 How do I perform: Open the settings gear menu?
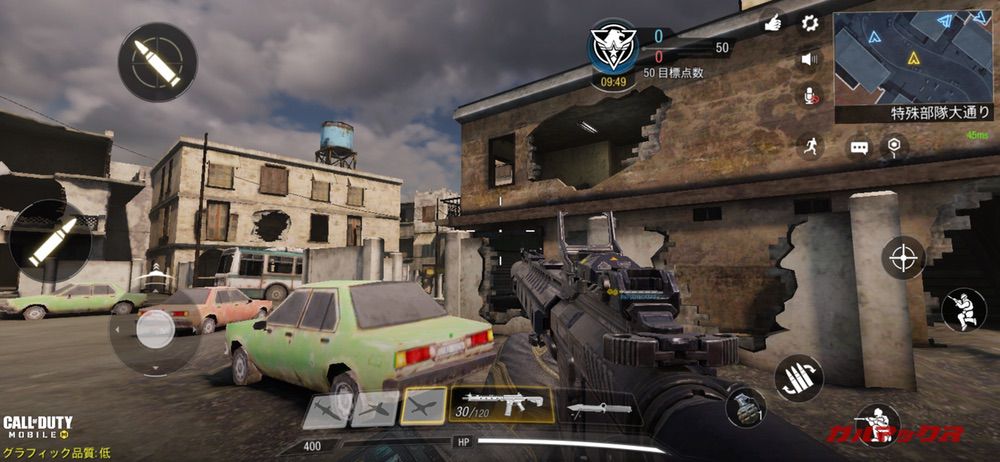pos(810,23)
